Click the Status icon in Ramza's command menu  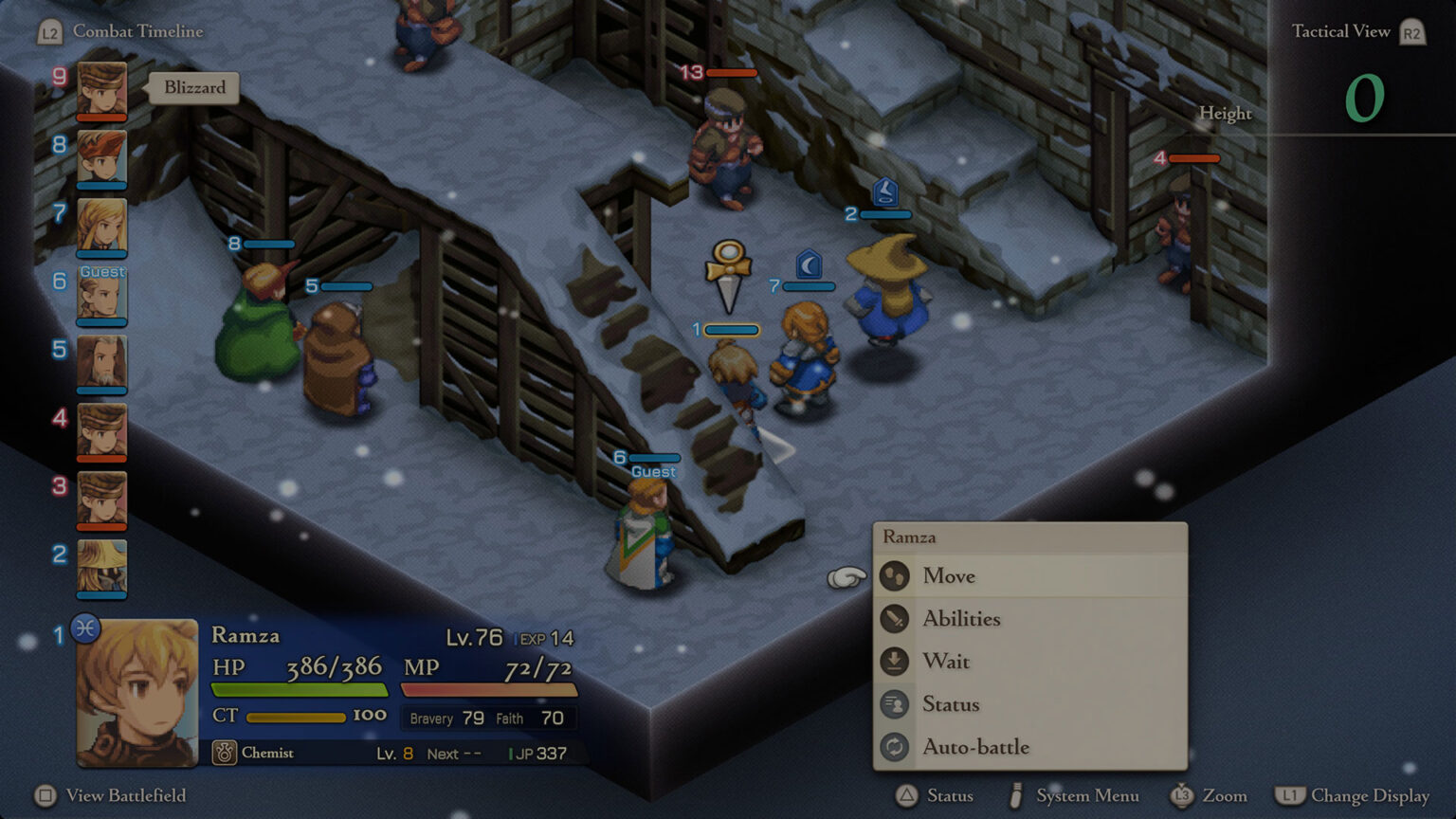point(895,704)
